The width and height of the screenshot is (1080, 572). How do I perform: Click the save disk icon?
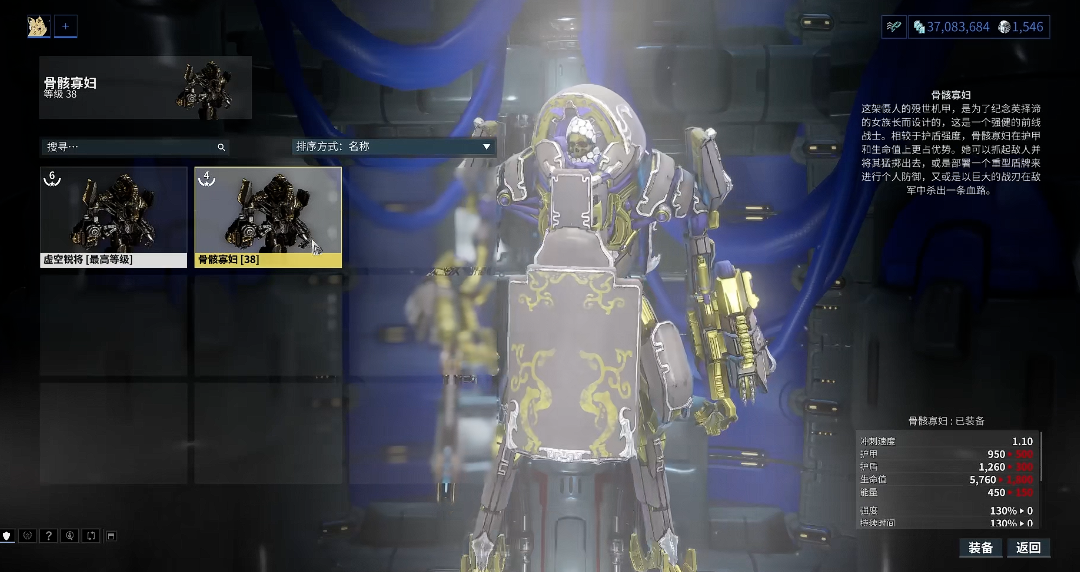[x=111, y=536]
